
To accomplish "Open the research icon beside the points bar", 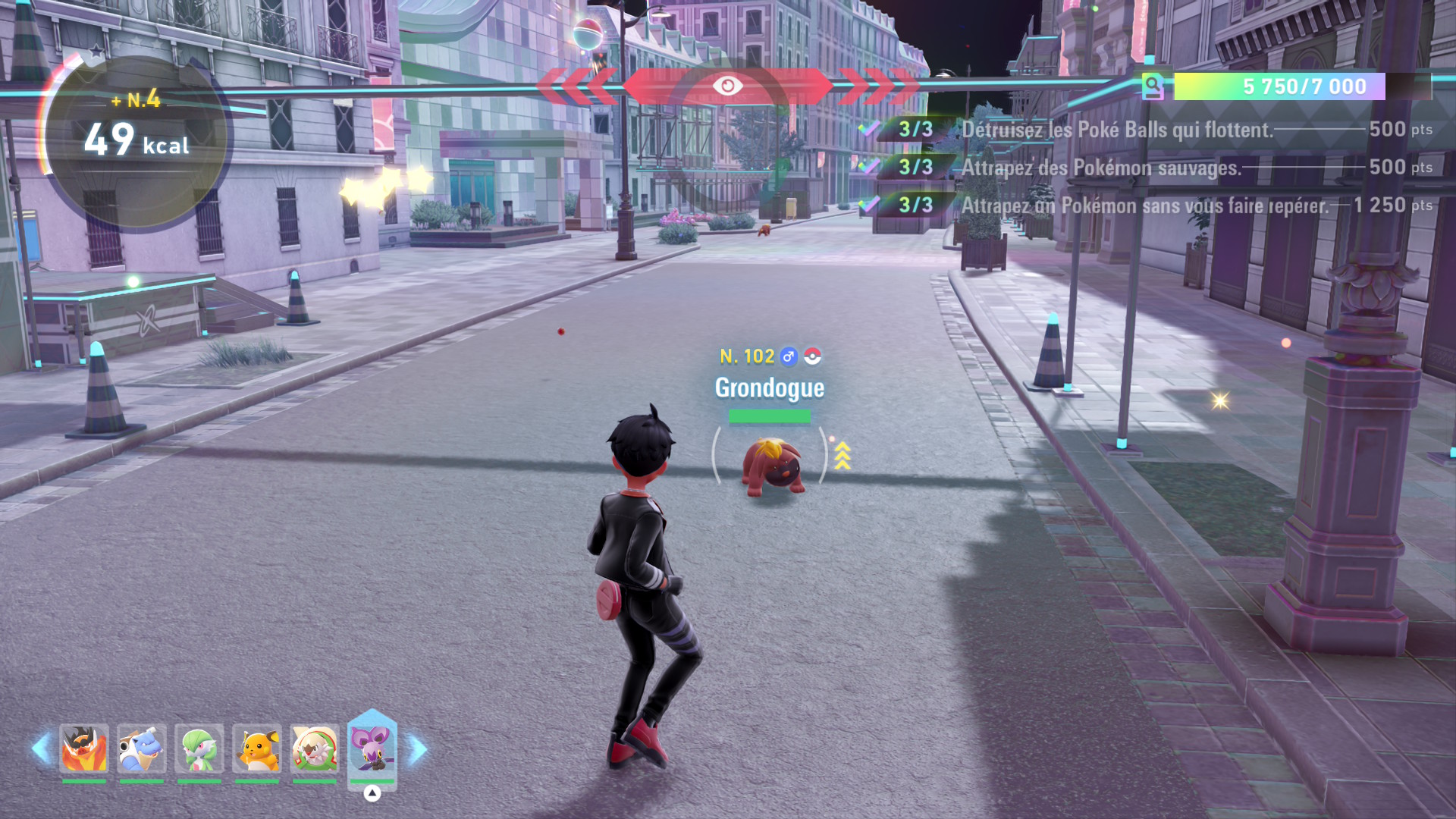I will 1153,86.
